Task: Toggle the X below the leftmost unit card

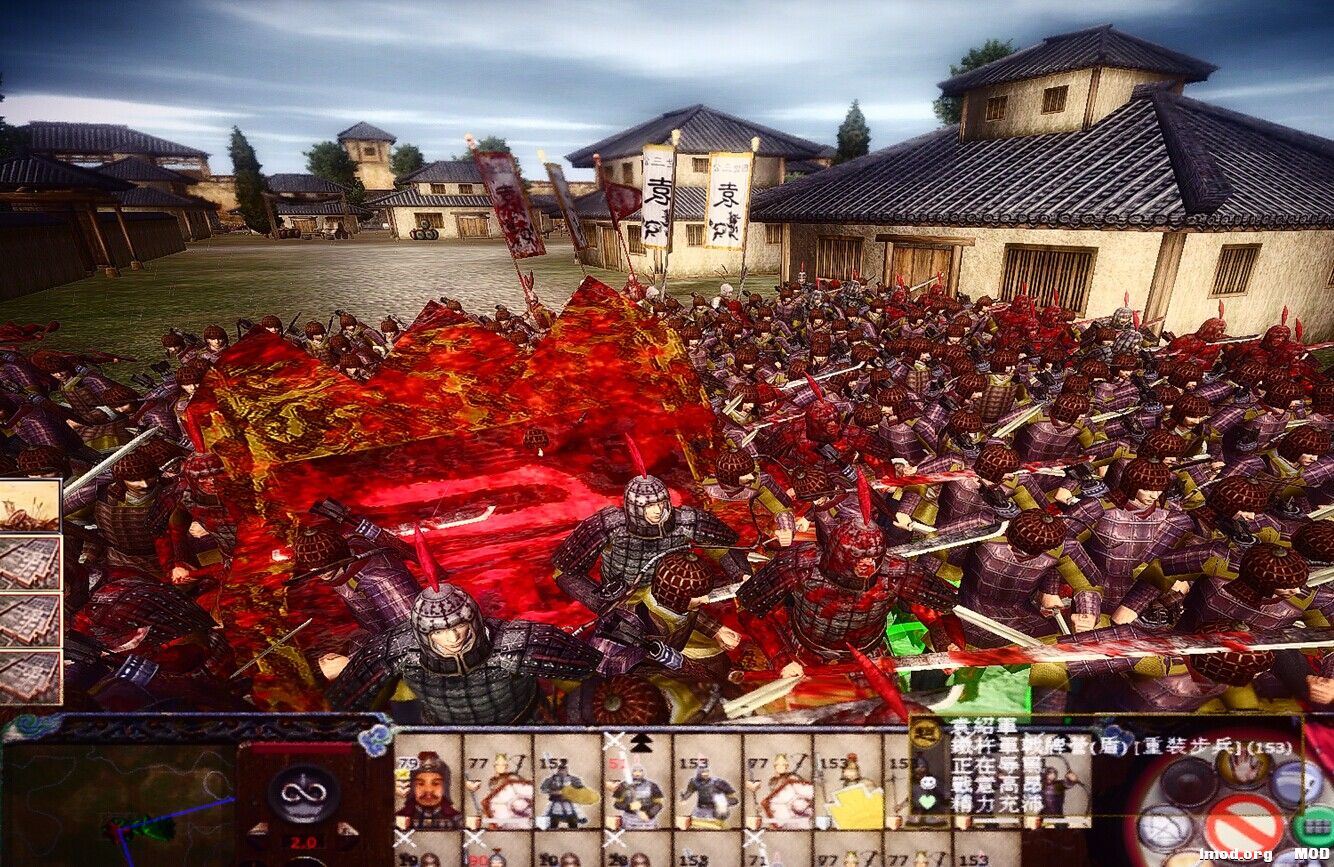Action: (405, 837)
